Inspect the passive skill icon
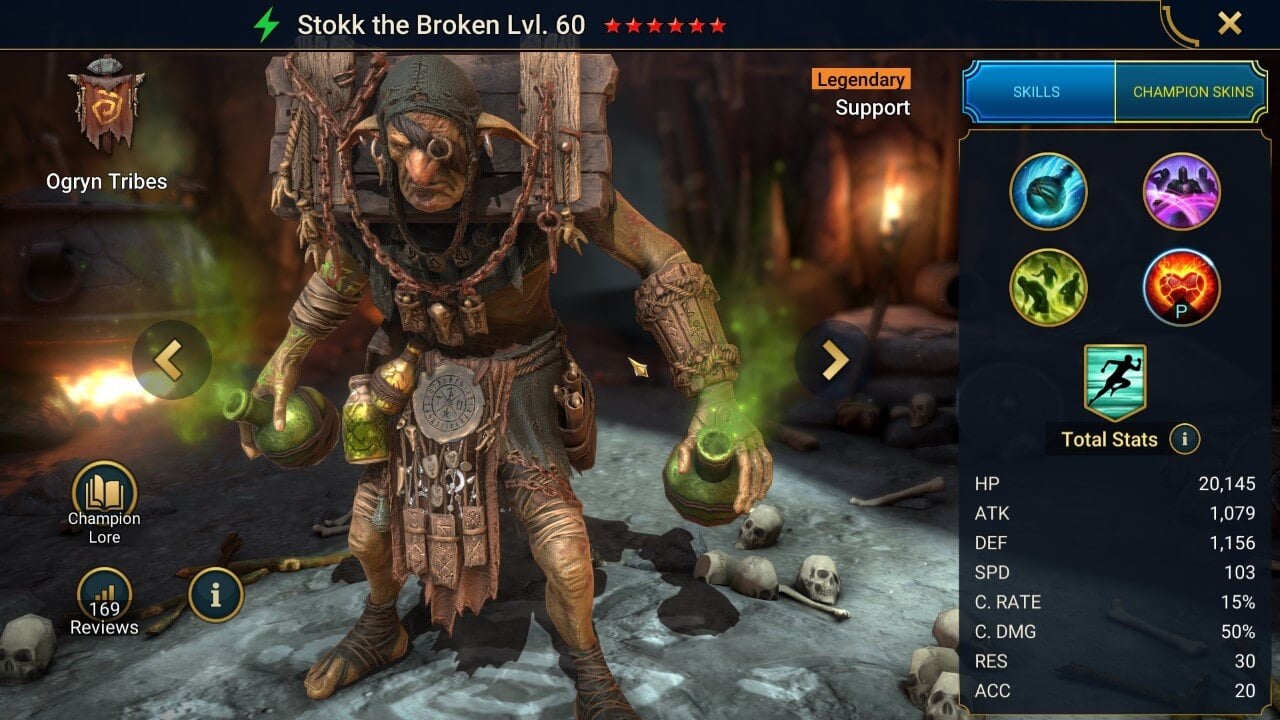This screenshot has width=1280, height=720. coord(1181,287)
